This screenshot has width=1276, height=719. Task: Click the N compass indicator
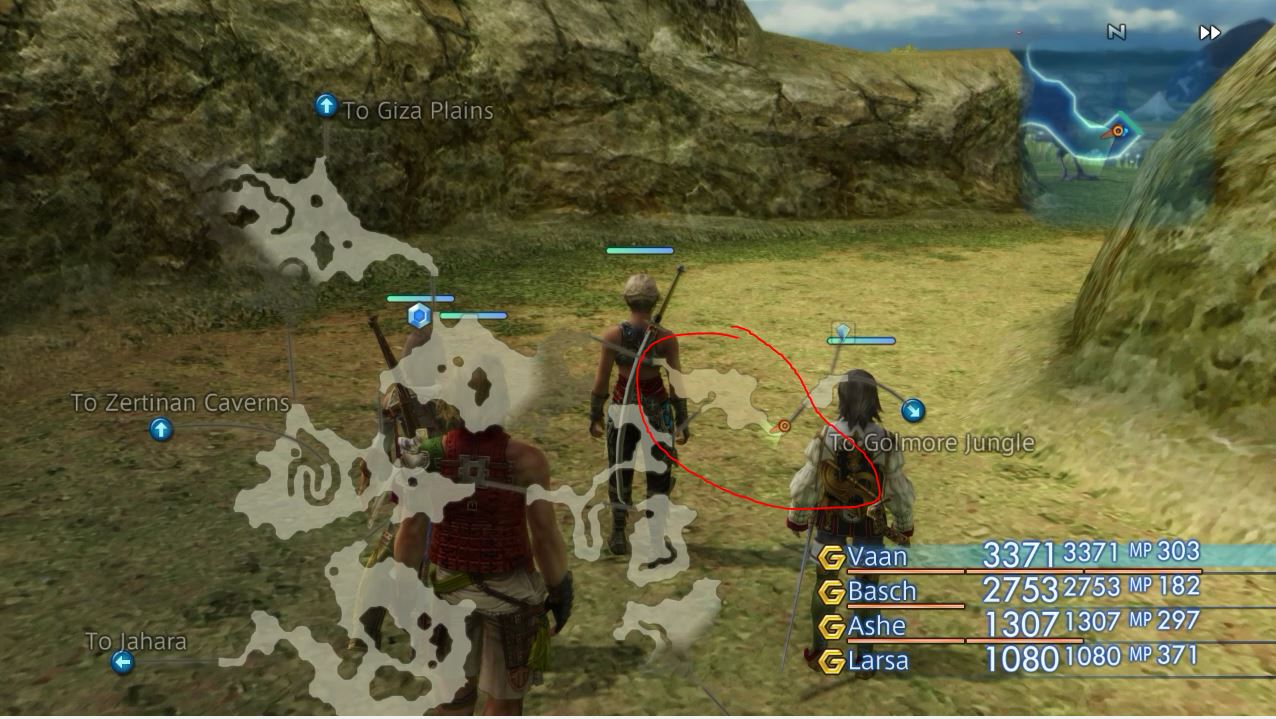pos(1116,32)
